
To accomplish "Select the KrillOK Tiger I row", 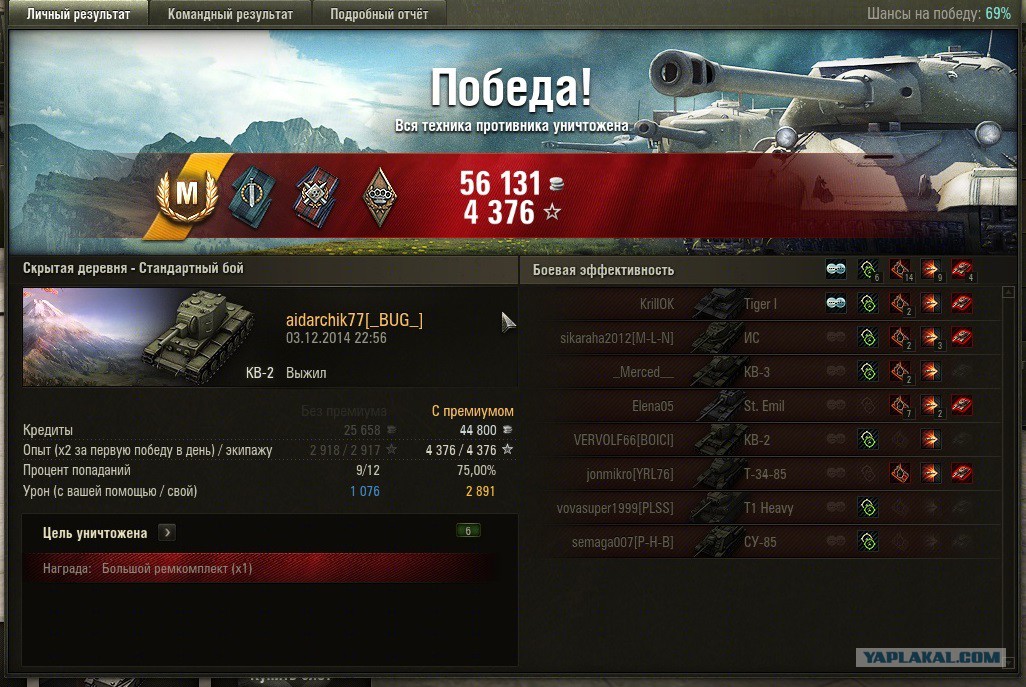I will click(760, 304).
